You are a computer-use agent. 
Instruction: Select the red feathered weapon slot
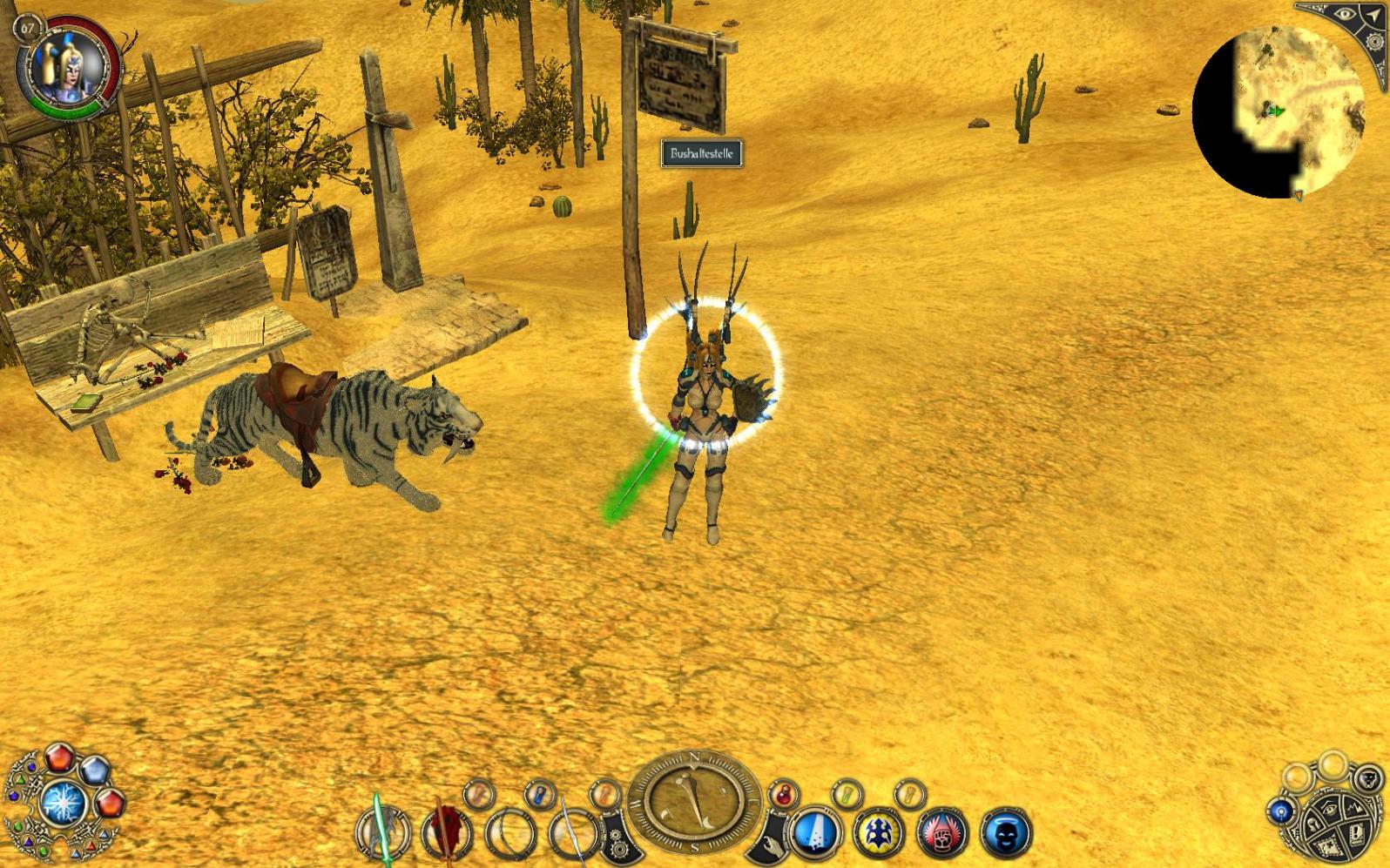pyautogui.click(x=447, y=831)
